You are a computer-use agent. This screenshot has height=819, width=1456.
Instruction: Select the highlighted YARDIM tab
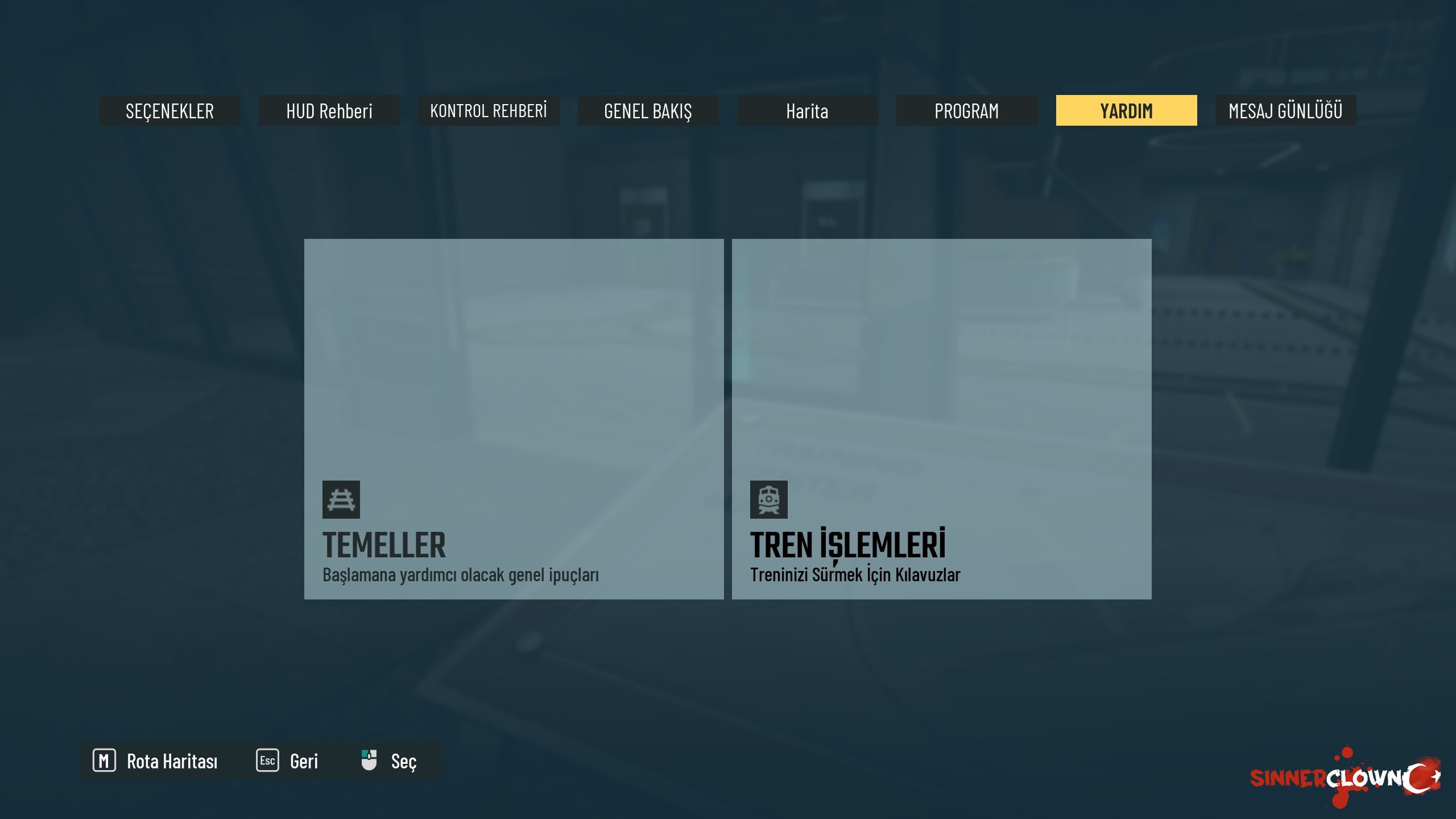tap(1126, 110)
